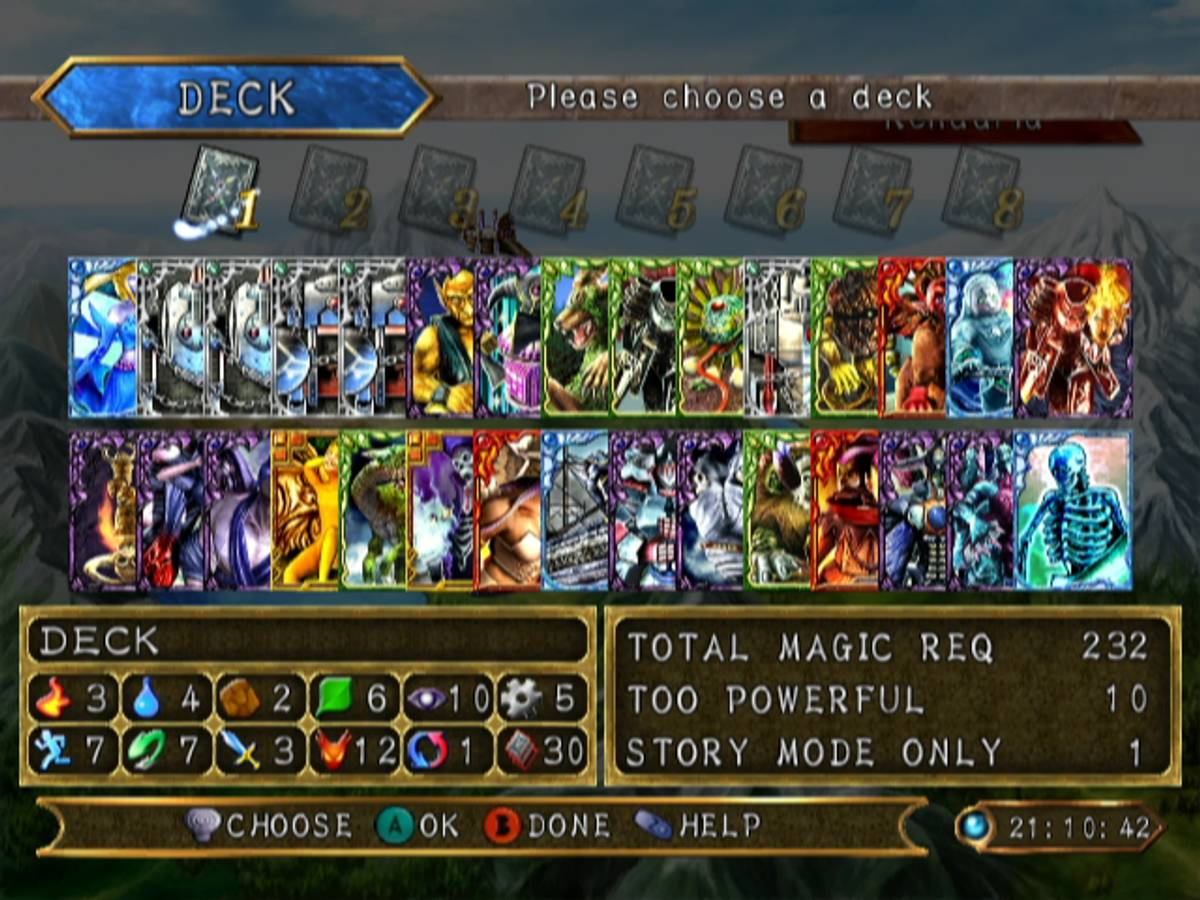1200x900 pixels.
Task: Select the glowing blue skeleton card
Action: coord(1073,510)
